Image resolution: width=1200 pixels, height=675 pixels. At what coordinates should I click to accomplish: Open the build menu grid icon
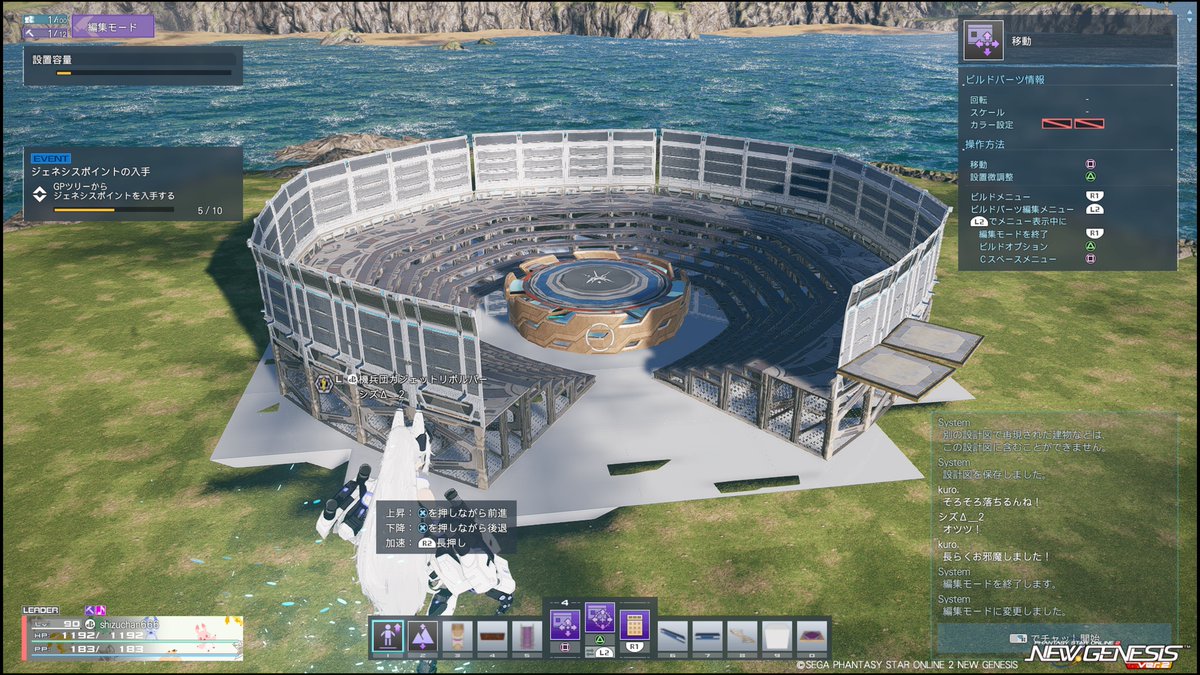634,626
